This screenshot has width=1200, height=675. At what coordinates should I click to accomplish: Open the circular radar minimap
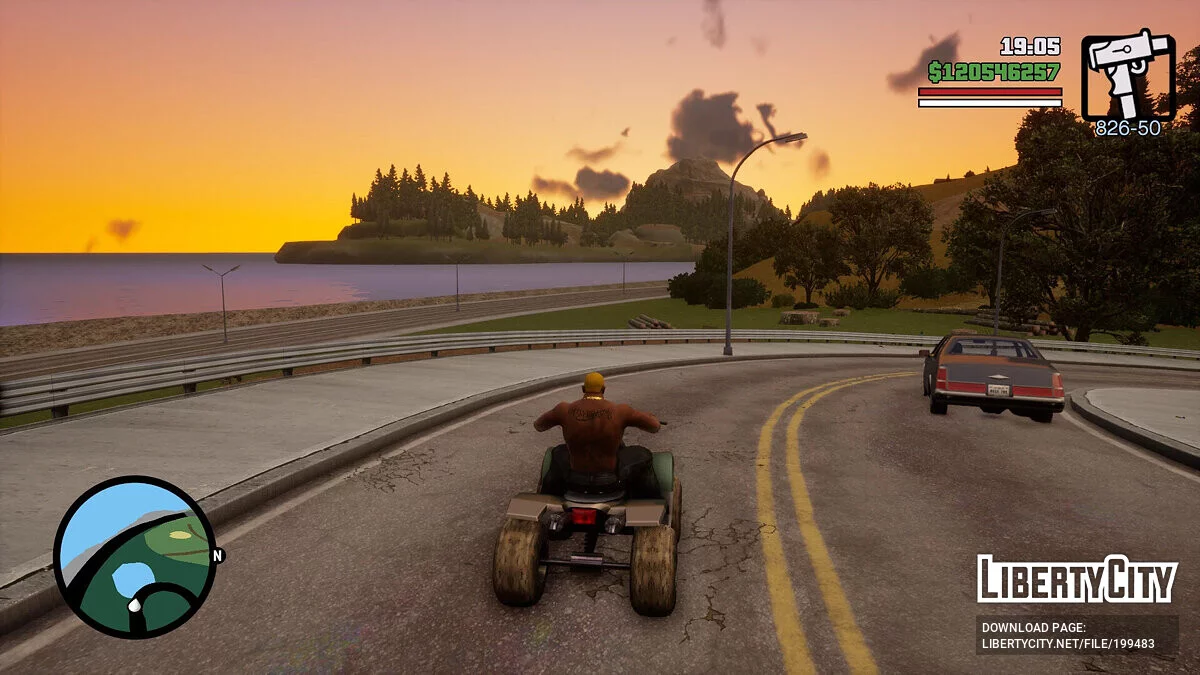(x=134, y=556)
